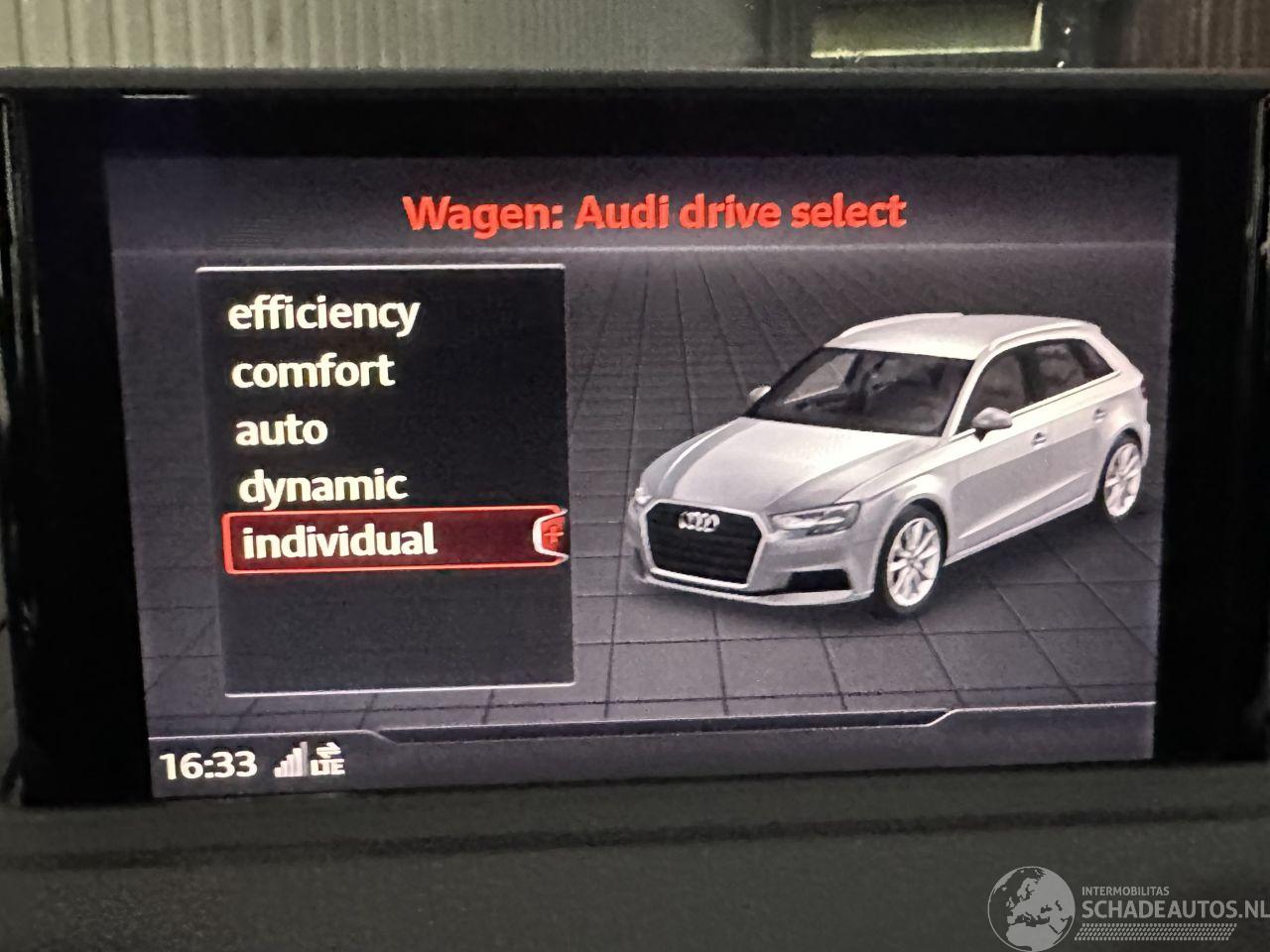Activate the dynamic drive mode
The image size is (1270, 952).
pyautogui.click(x=322, y=486)
